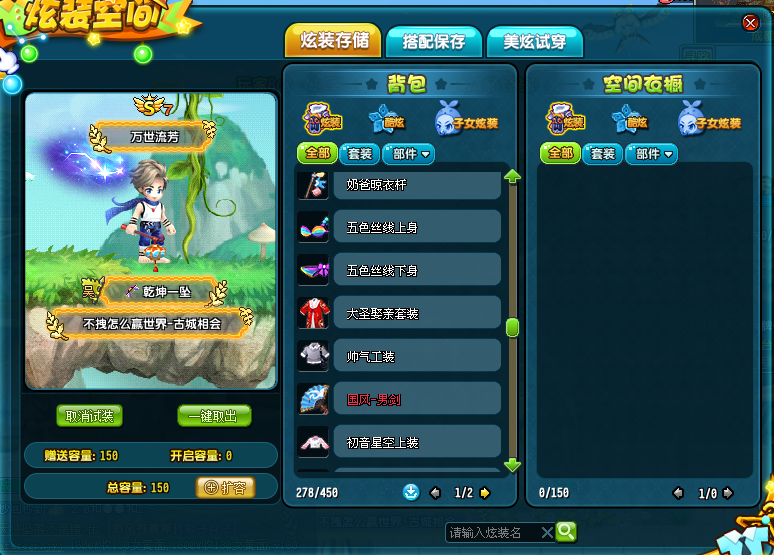Select the 炫装存储 tab

[333, 41]
